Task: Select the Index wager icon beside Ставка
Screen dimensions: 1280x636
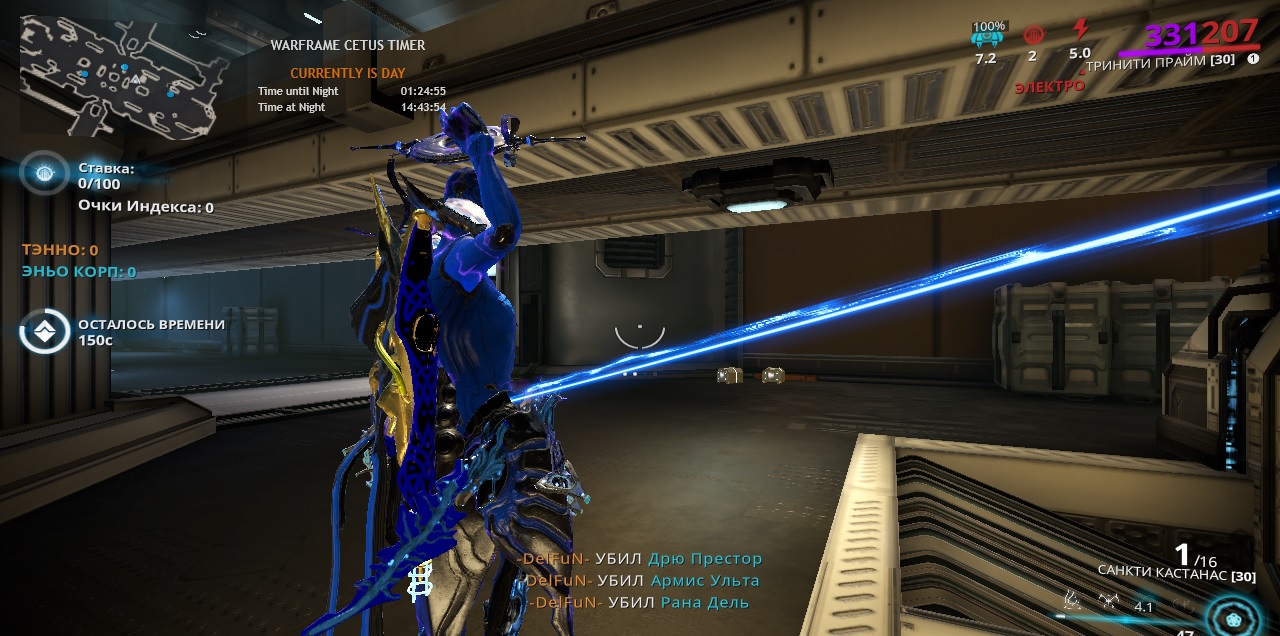Action: point(44,175)
